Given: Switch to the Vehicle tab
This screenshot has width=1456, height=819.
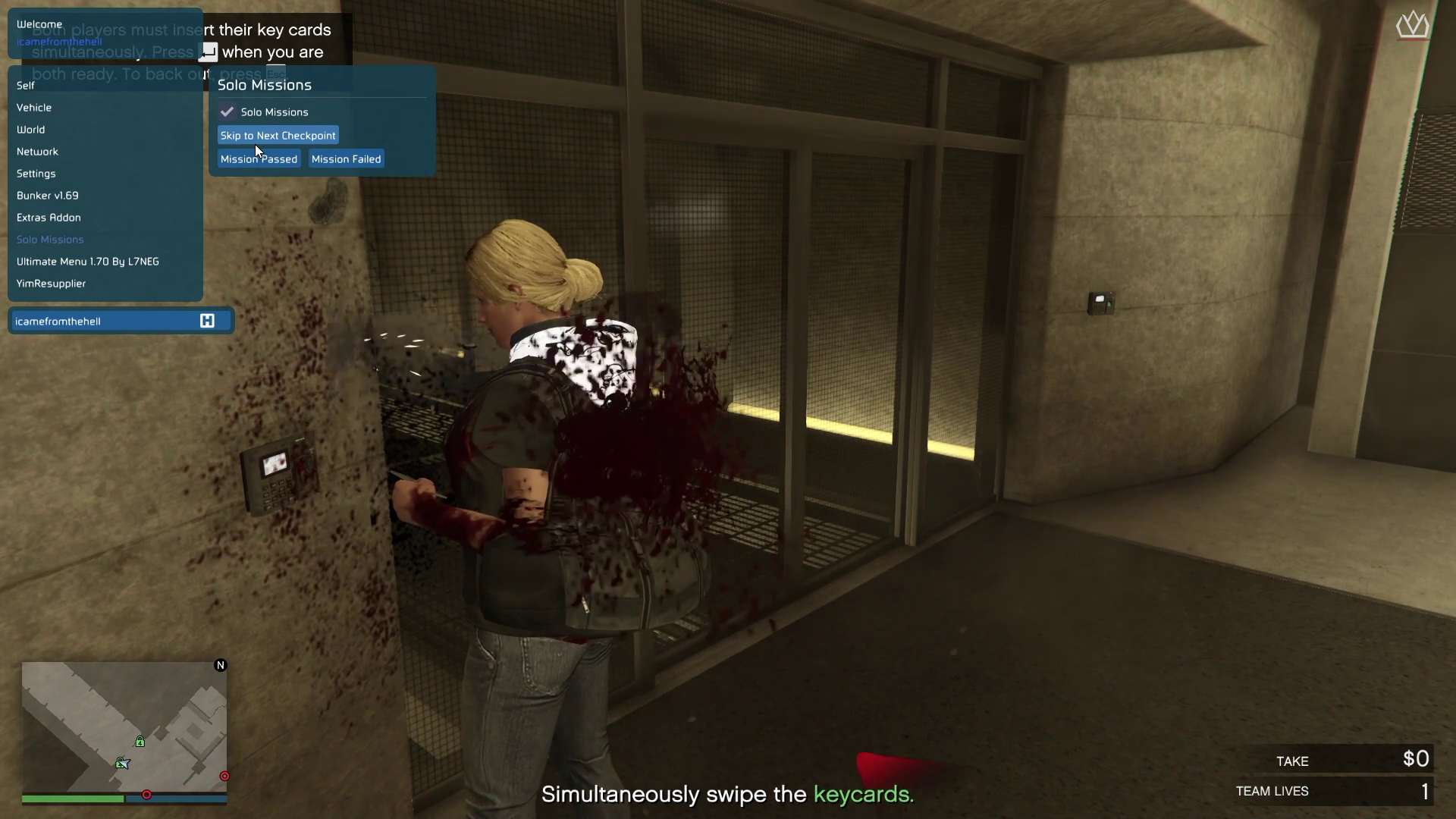Looking at the screenshot, I should (34, 108).
